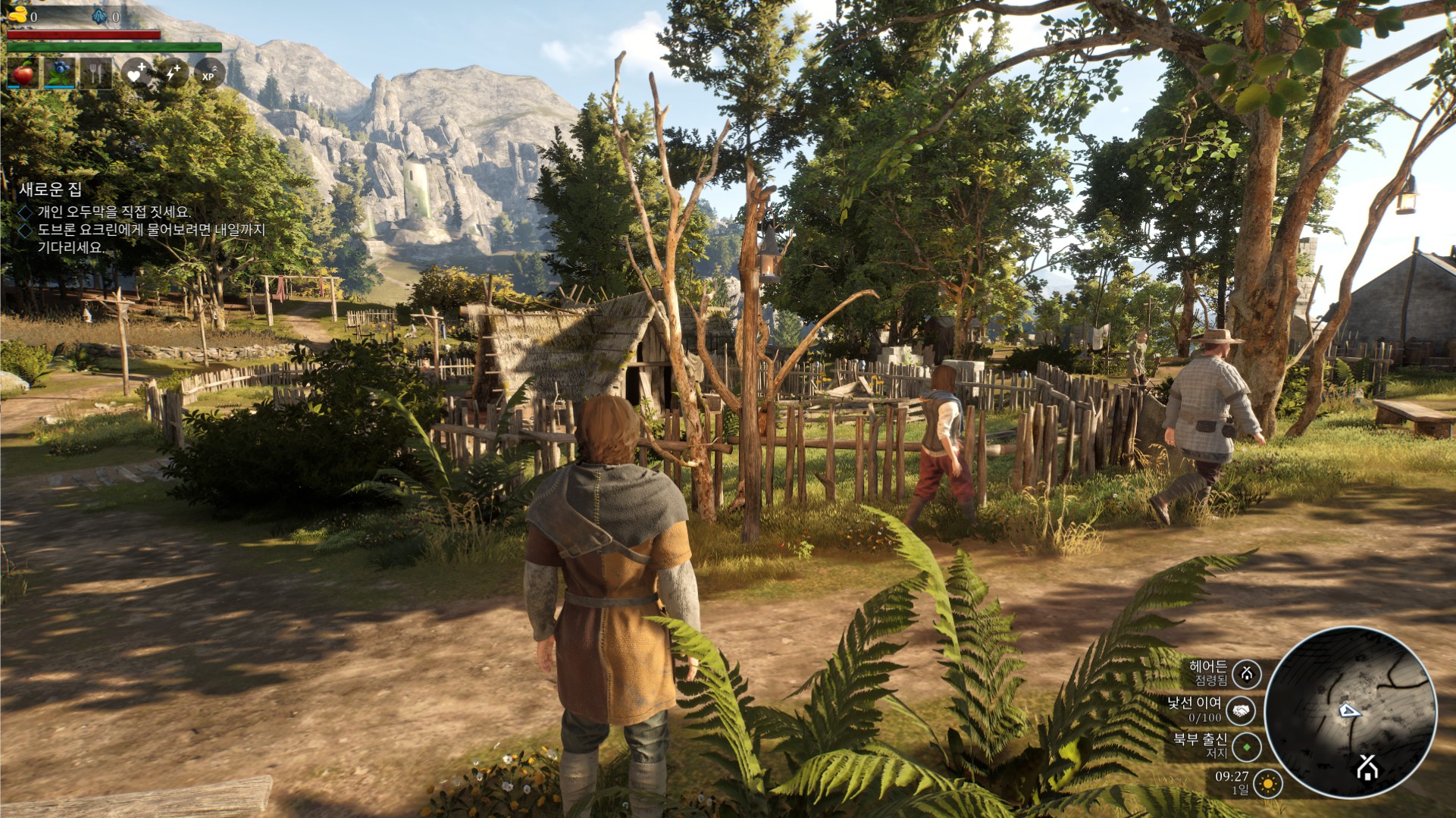The image size is (1456, 818).
Task: Open the circular minimap
Action: [1350, 712]
